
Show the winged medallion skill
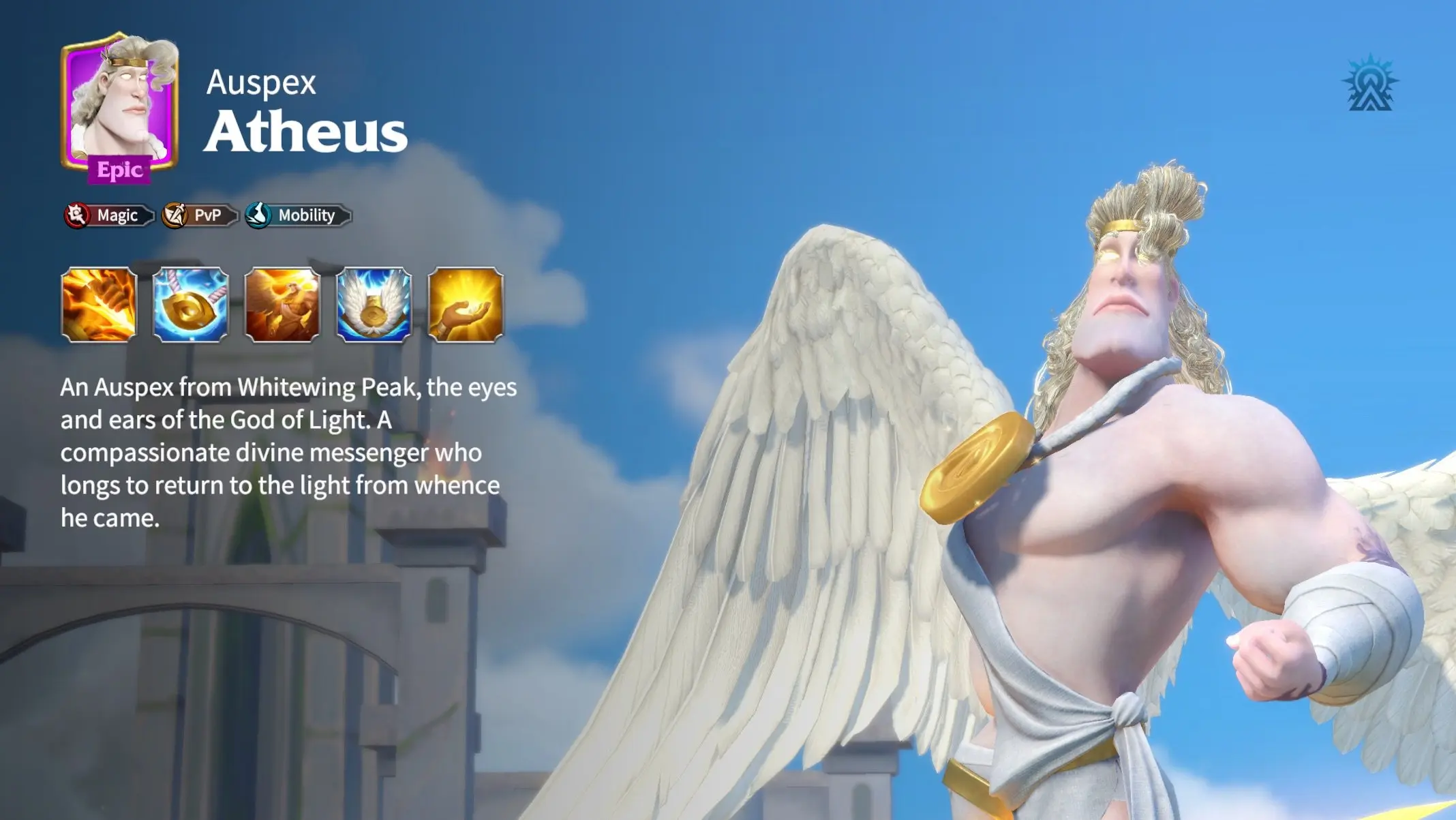click(x=374, y=304)
